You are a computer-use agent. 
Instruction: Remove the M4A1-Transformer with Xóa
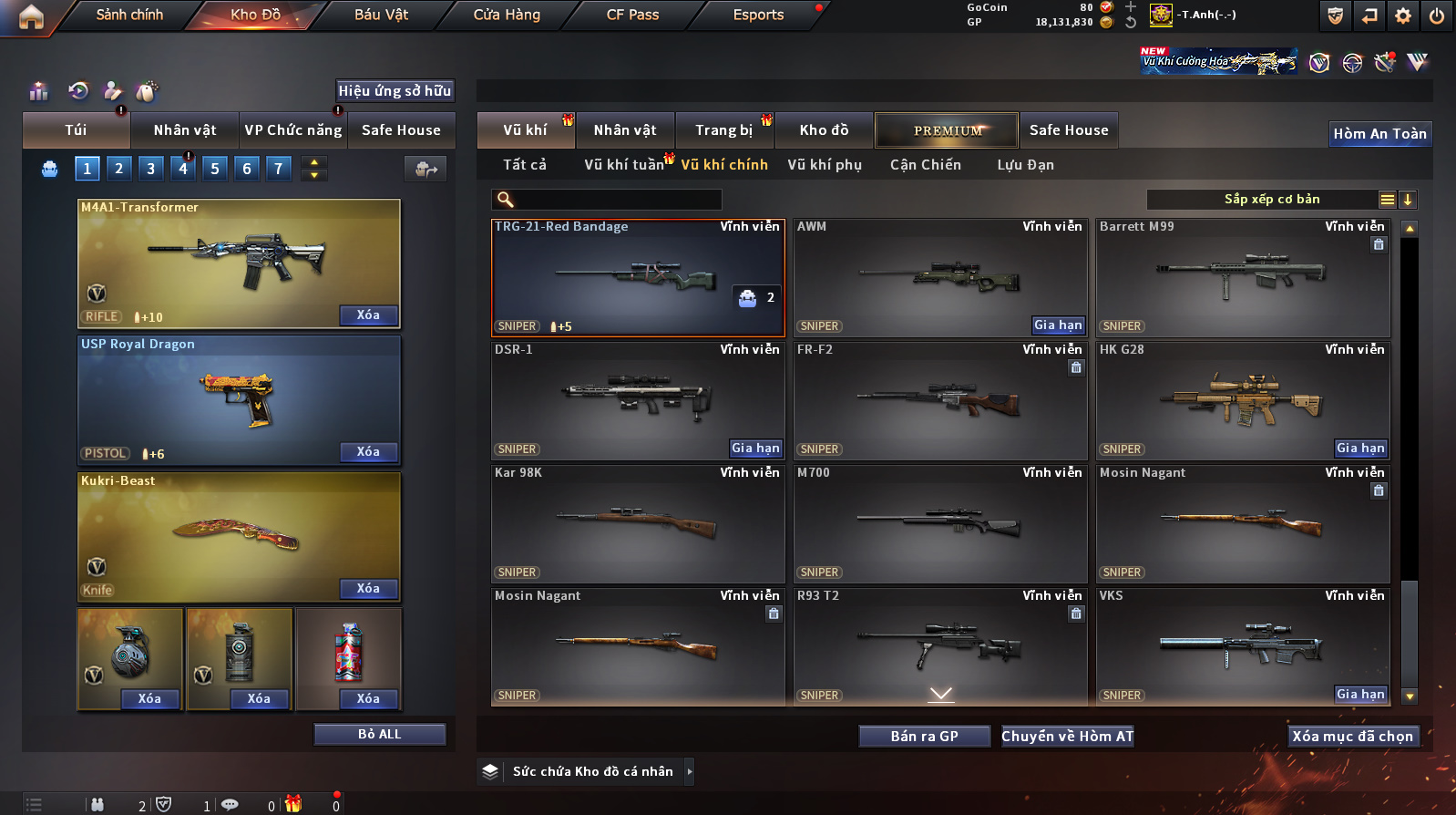click(368, 315)
